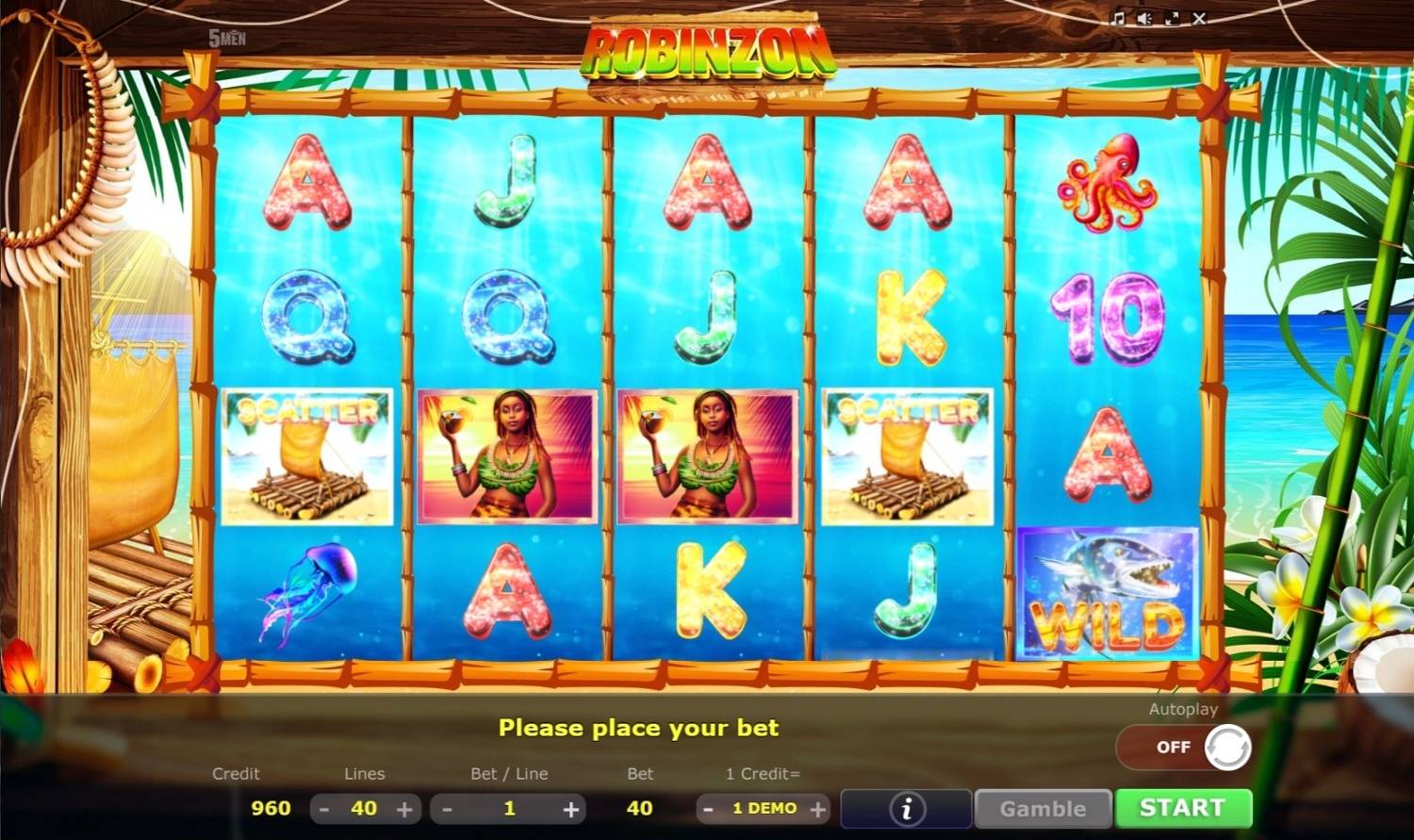This screenshot has width=1414, height=840.
Task: Toggle the music note icon
Action: coord(1118,18)
